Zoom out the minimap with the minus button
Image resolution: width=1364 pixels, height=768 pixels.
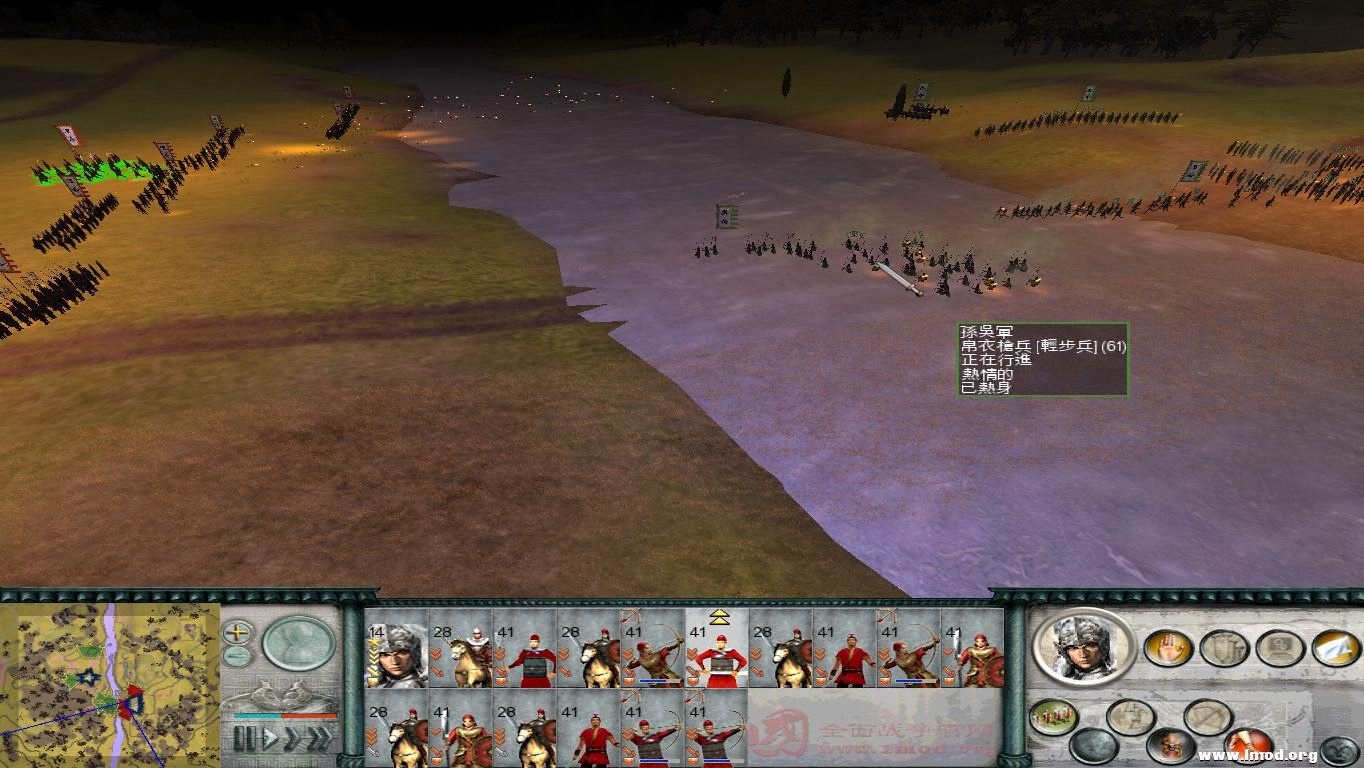click(237, 656)
